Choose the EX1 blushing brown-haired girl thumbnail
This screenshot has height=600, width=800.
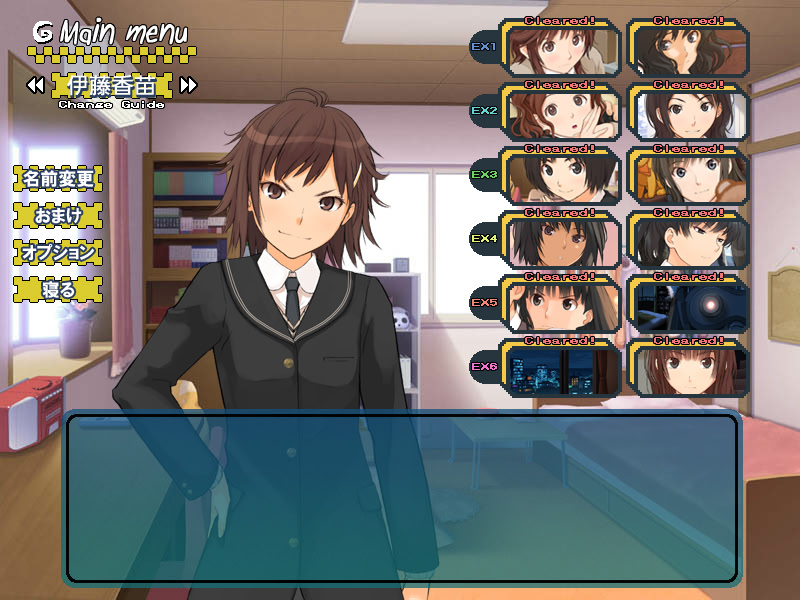560,49
